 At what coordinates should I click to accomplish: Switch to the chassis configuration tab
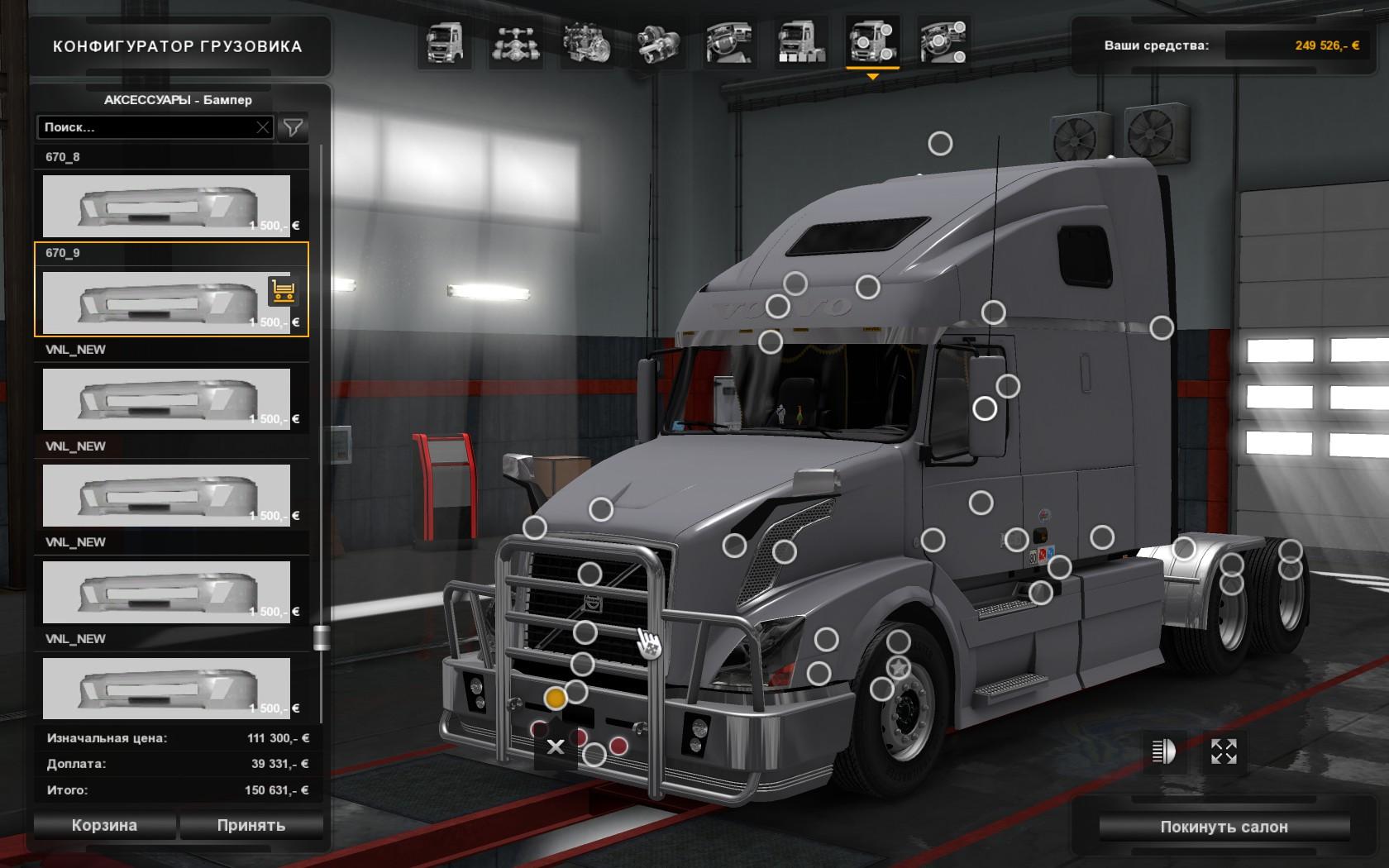tap(517, 43)
